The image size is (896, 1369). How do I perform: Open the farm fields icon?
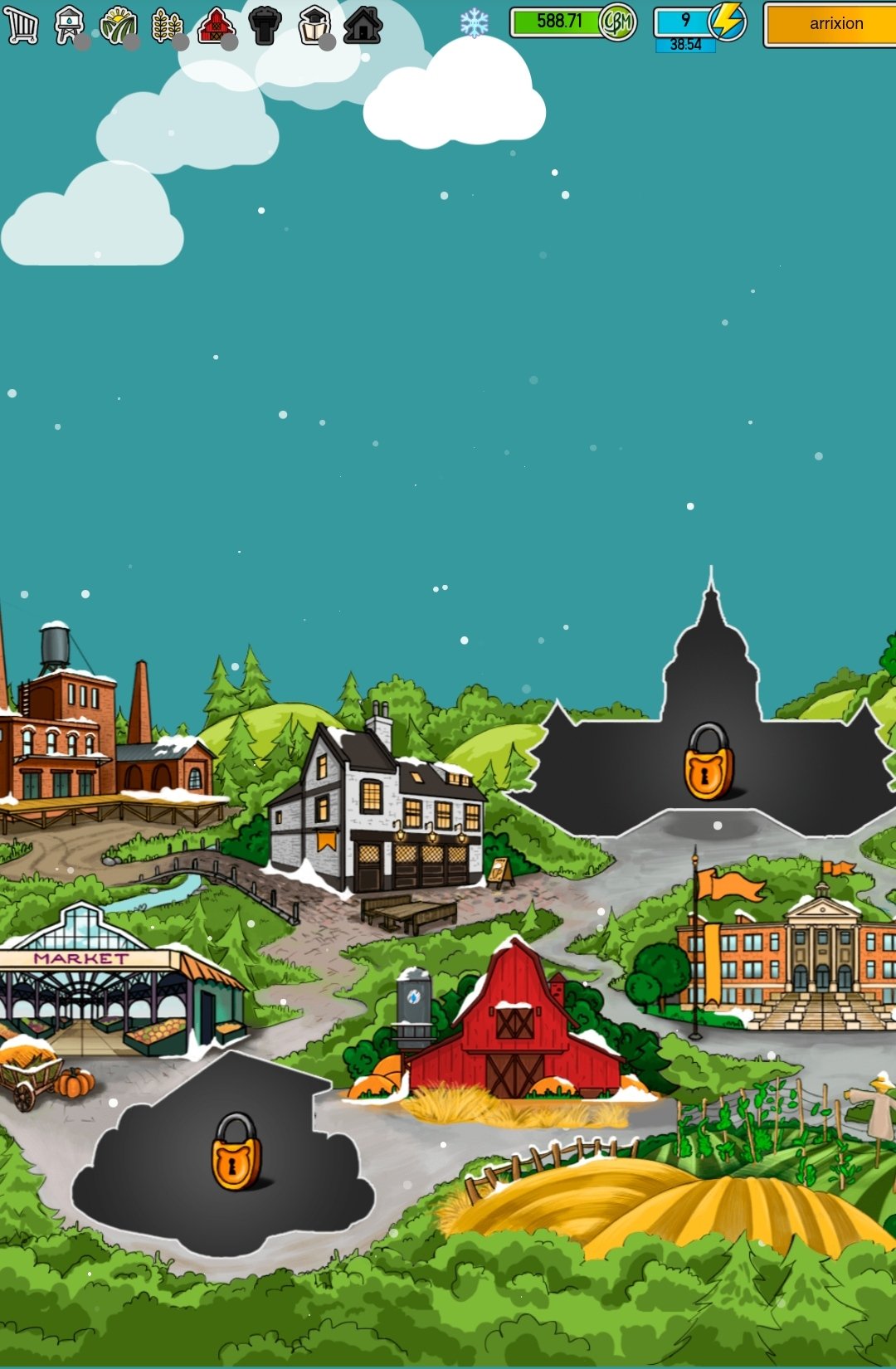118,25
